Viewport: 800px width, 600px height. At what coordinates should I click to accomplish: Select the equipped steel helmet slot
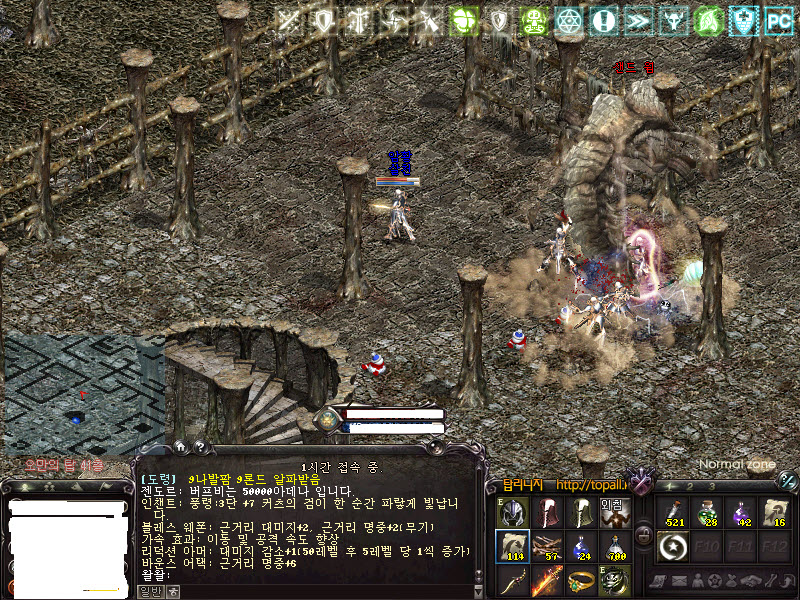tap(513, 512)
